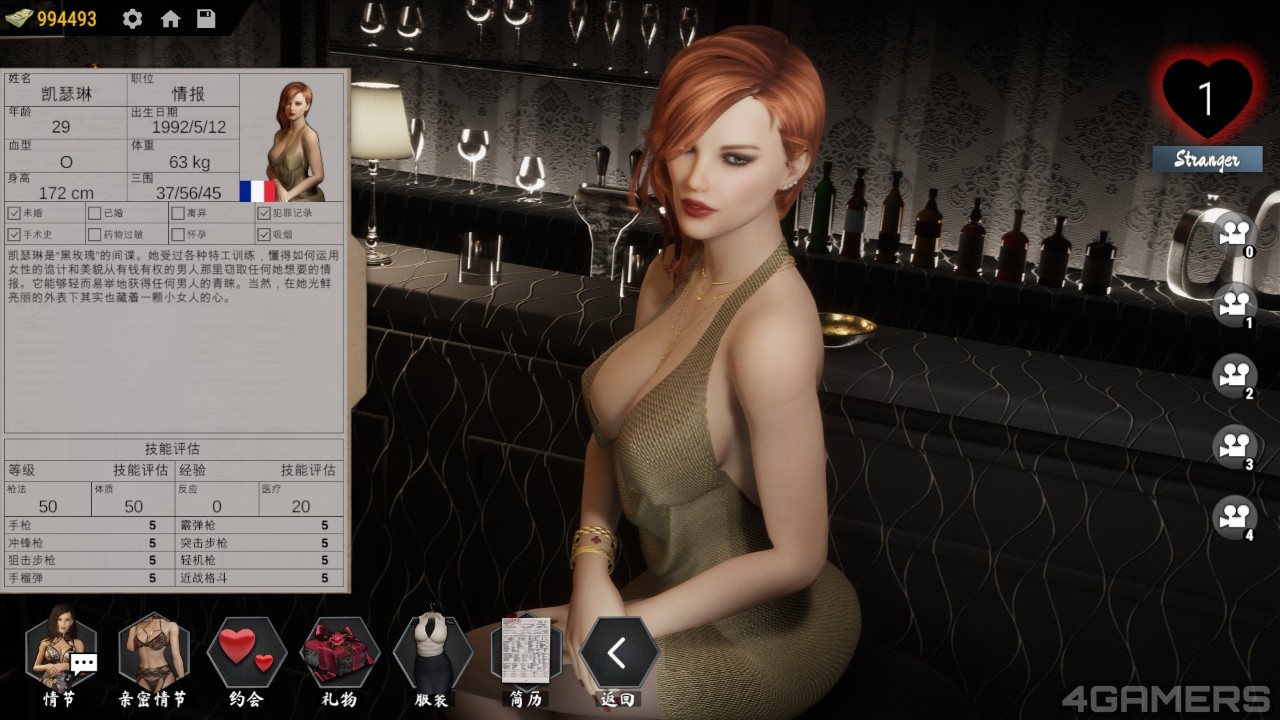Play the video scene numbered 2
Image resolution: width=1280 pixels, height=720 pixels.
(1234, 375)
